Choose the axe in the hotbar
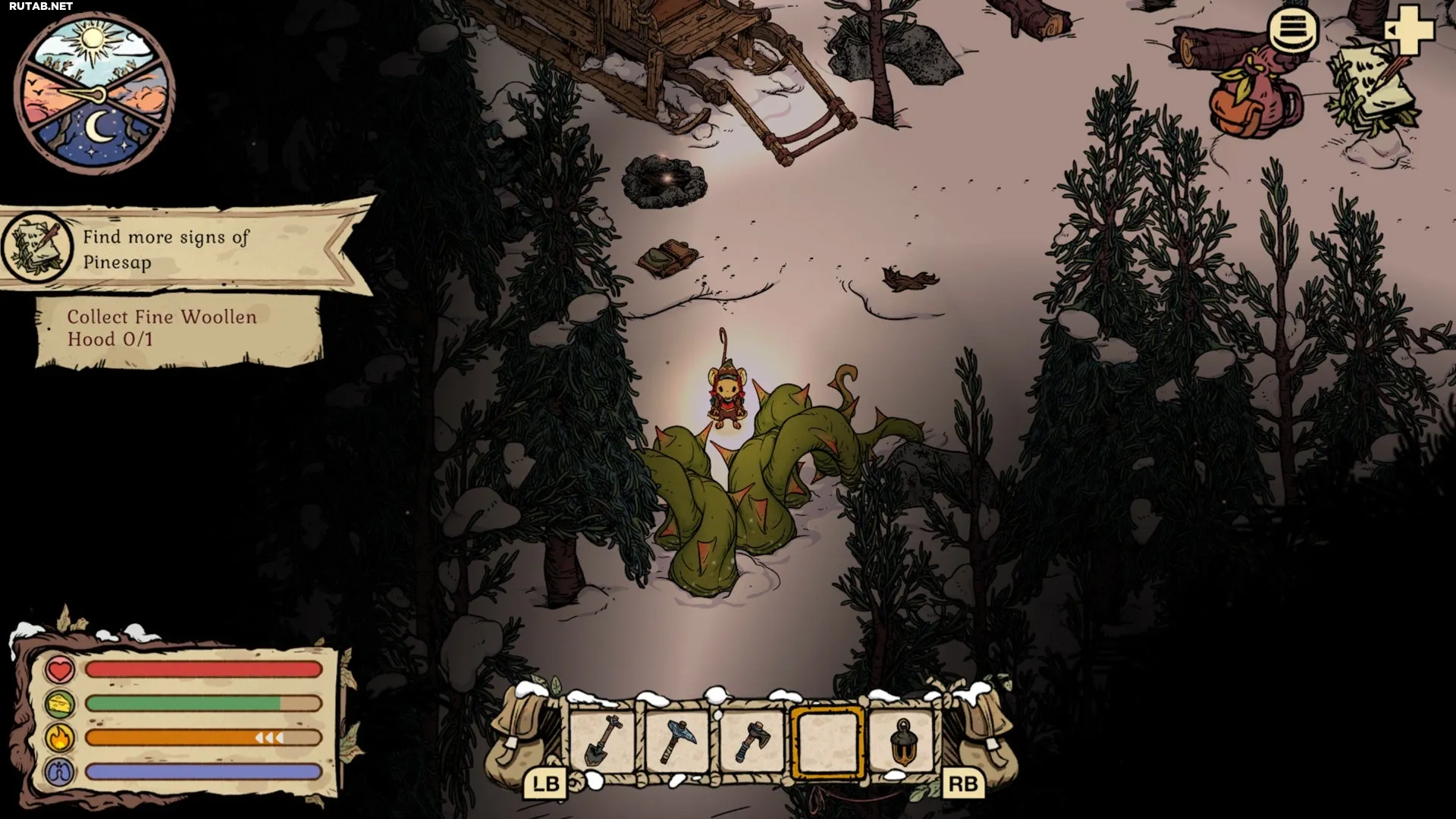 (752, 740)
